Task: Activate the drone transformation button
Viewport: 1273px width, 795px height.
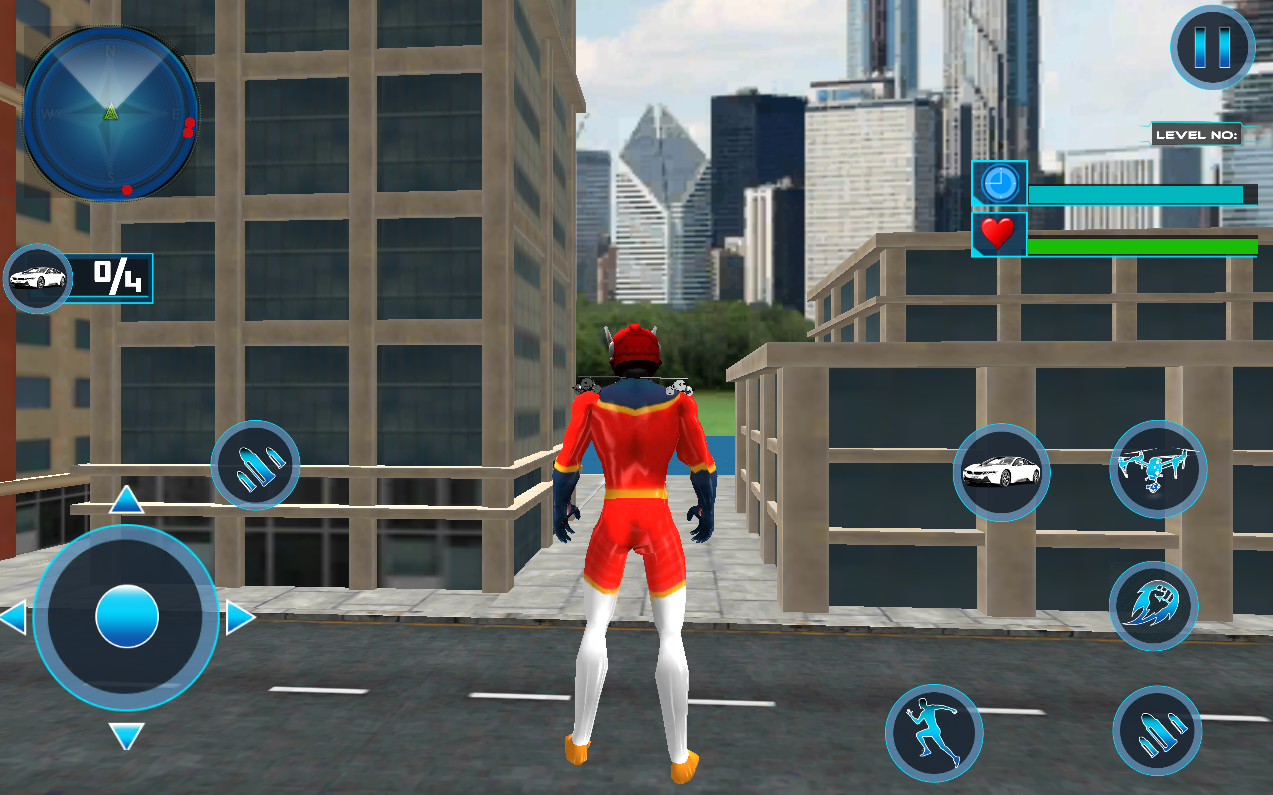Action: [1158, 468]
